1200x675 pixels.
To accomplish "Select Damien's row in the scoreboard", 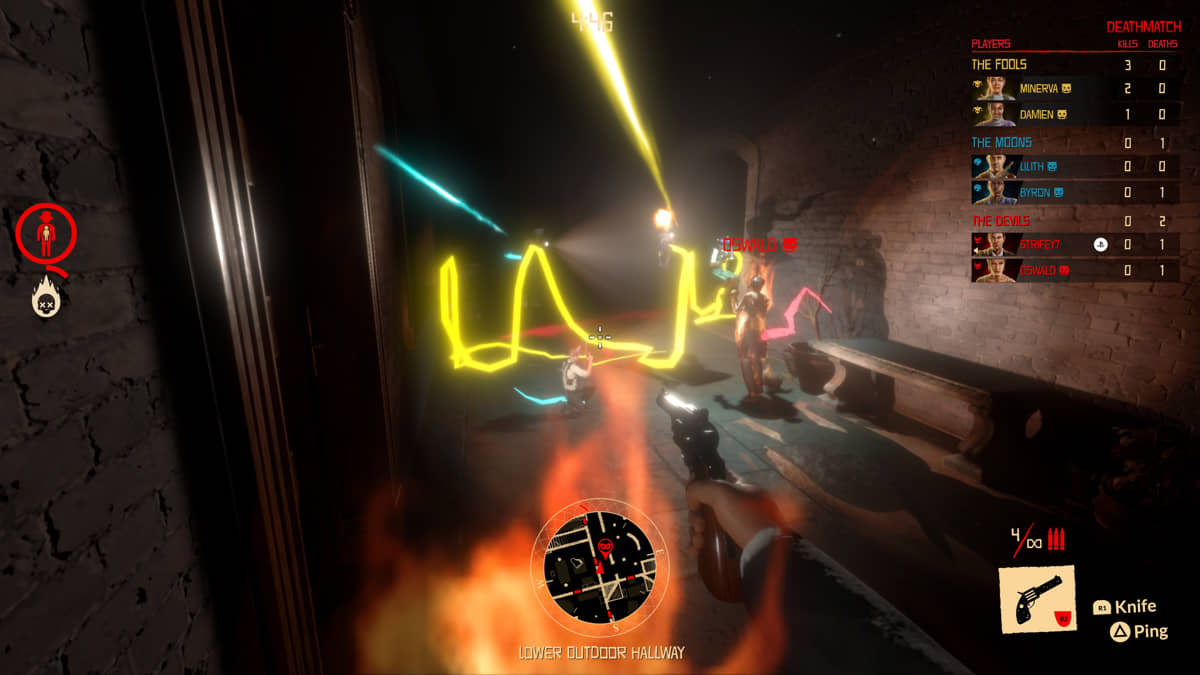I will coord(1074,114).
